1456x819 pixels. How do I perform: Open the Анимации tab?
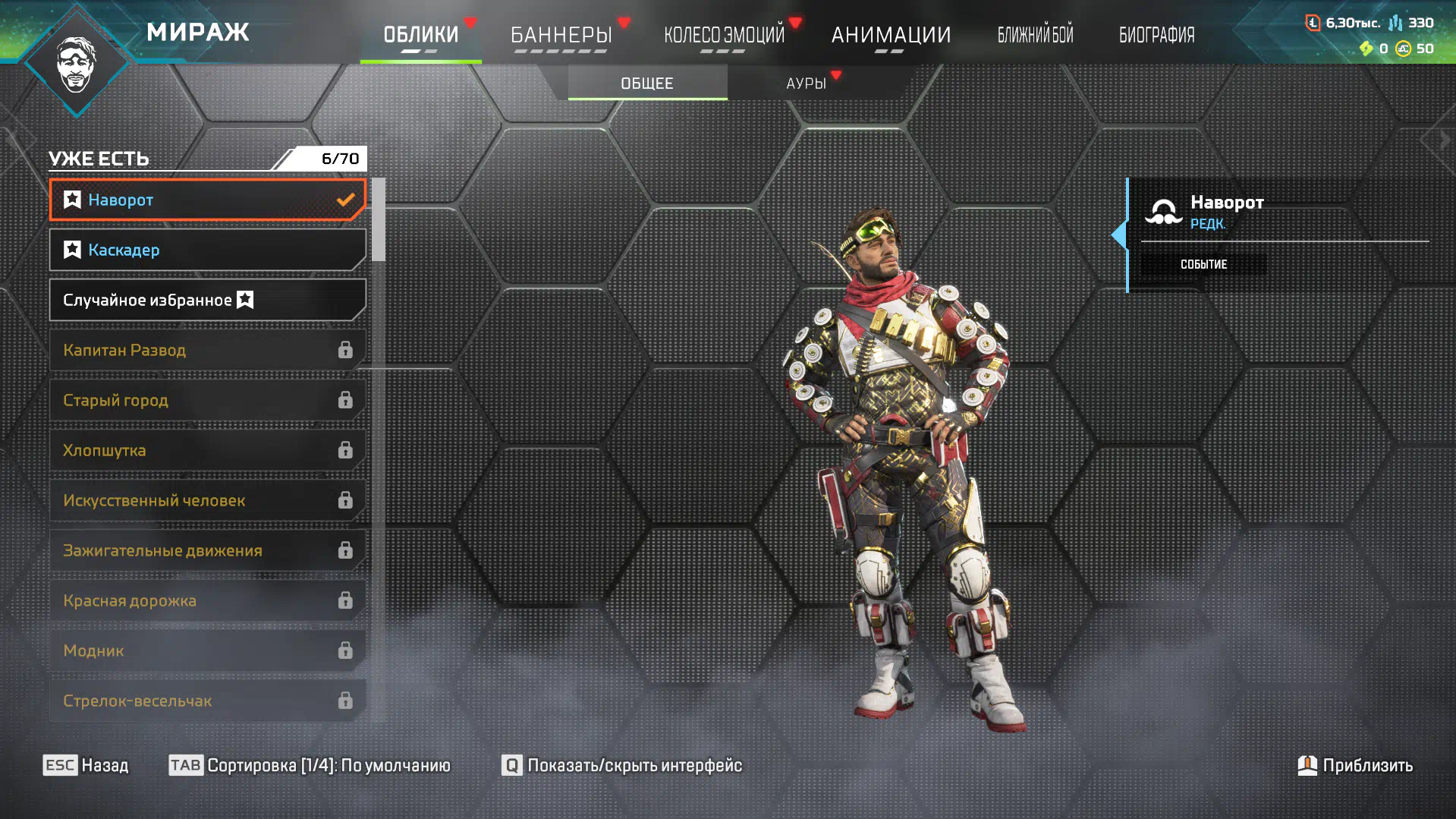click(890, 35)
